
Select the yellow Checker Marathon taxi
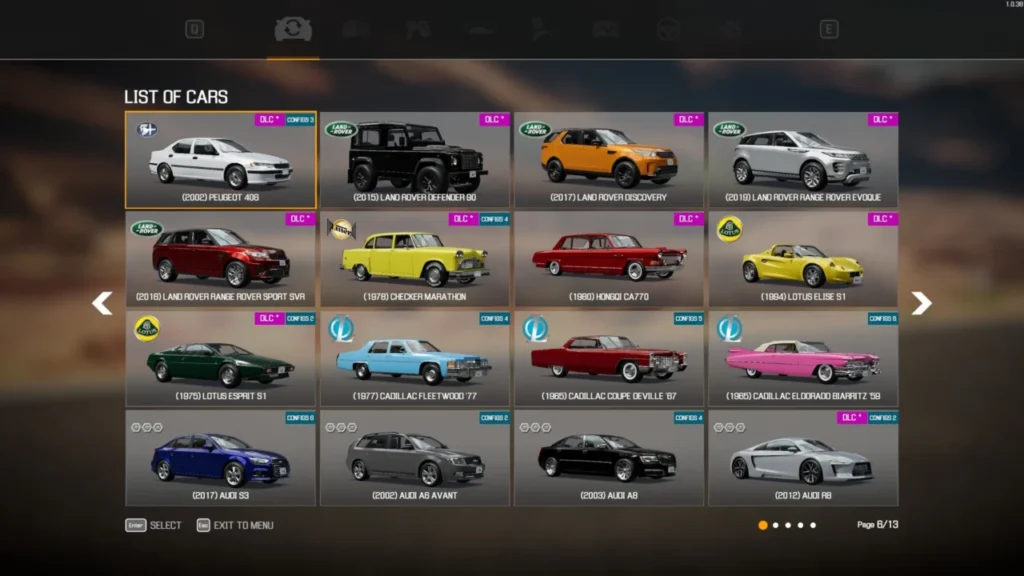click(414, 259)
